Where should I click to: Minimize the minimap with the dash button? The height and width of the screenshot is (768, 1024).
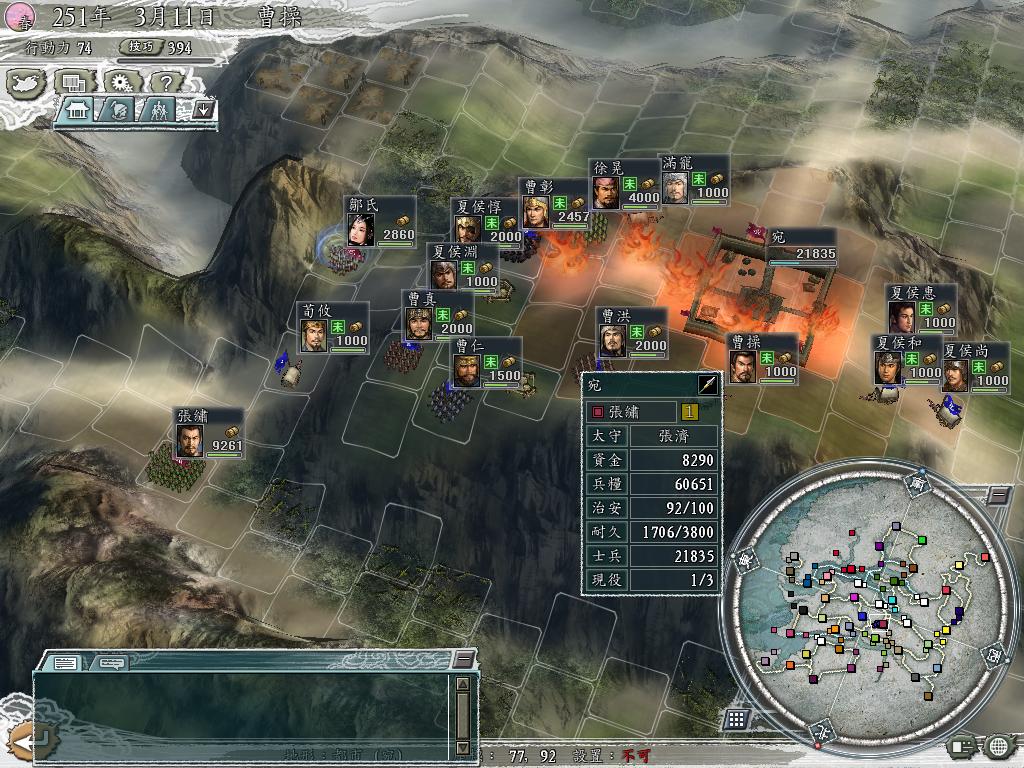[997, 496]
